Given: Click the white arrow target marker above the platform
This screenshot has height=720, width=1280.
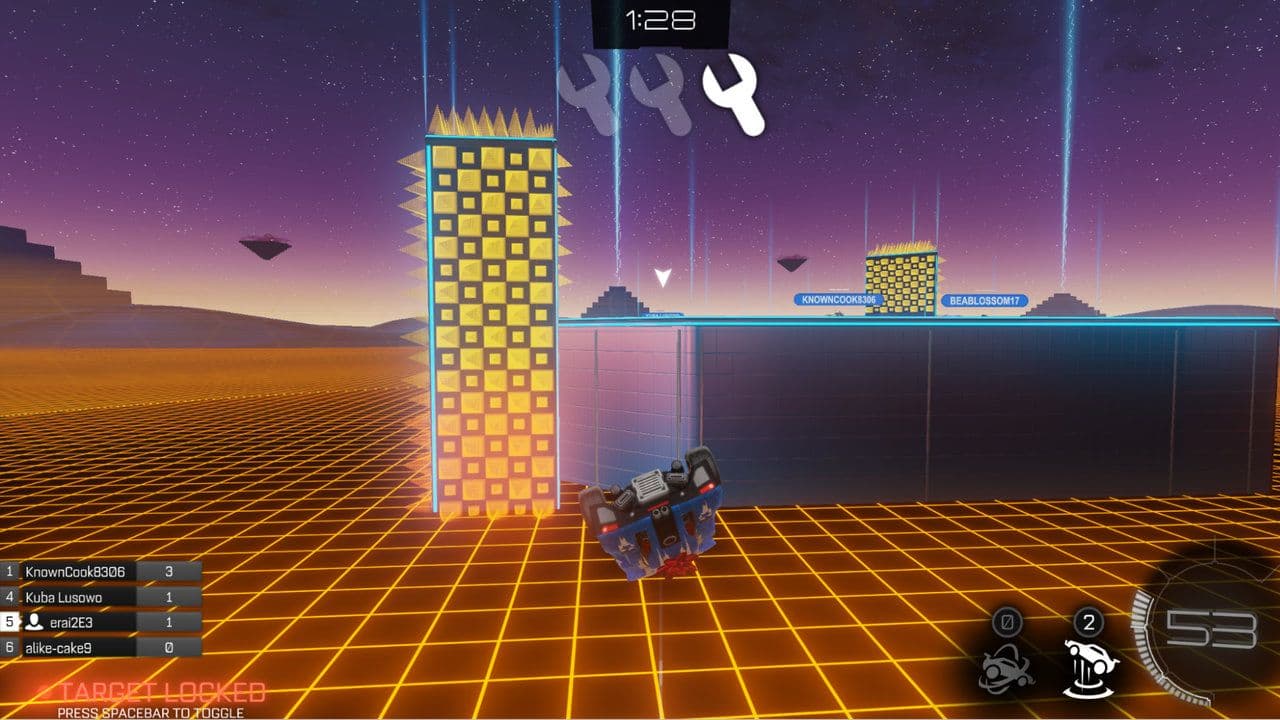Looking at the screenshot, I should tap(662, 278).
